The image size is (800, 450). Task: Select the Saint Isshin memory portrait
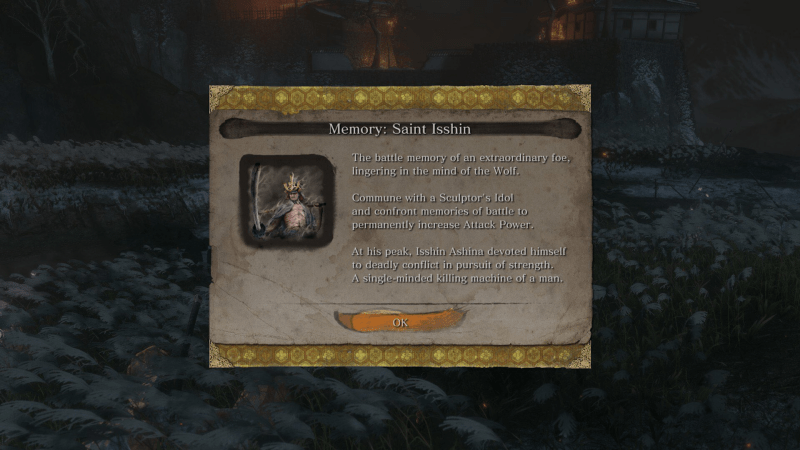click(x=286, y=200)
